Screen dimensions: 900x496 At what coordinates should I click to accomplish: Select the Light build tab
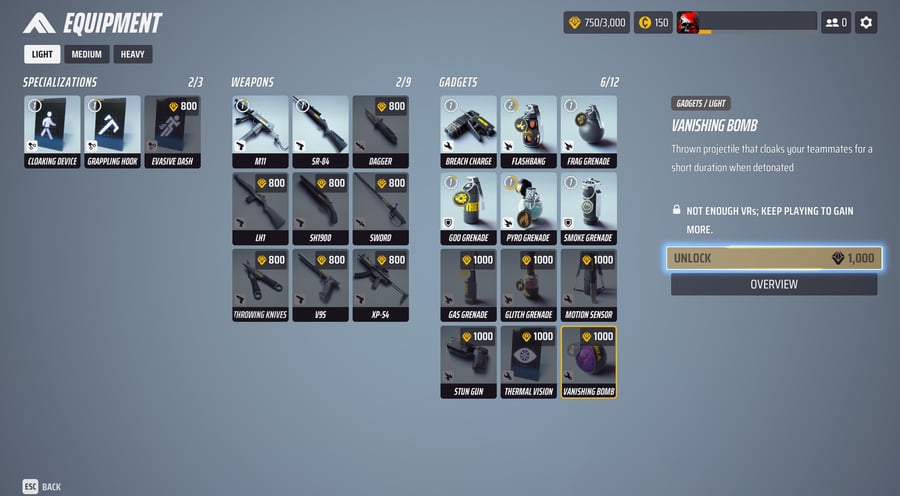pos(43,54)
